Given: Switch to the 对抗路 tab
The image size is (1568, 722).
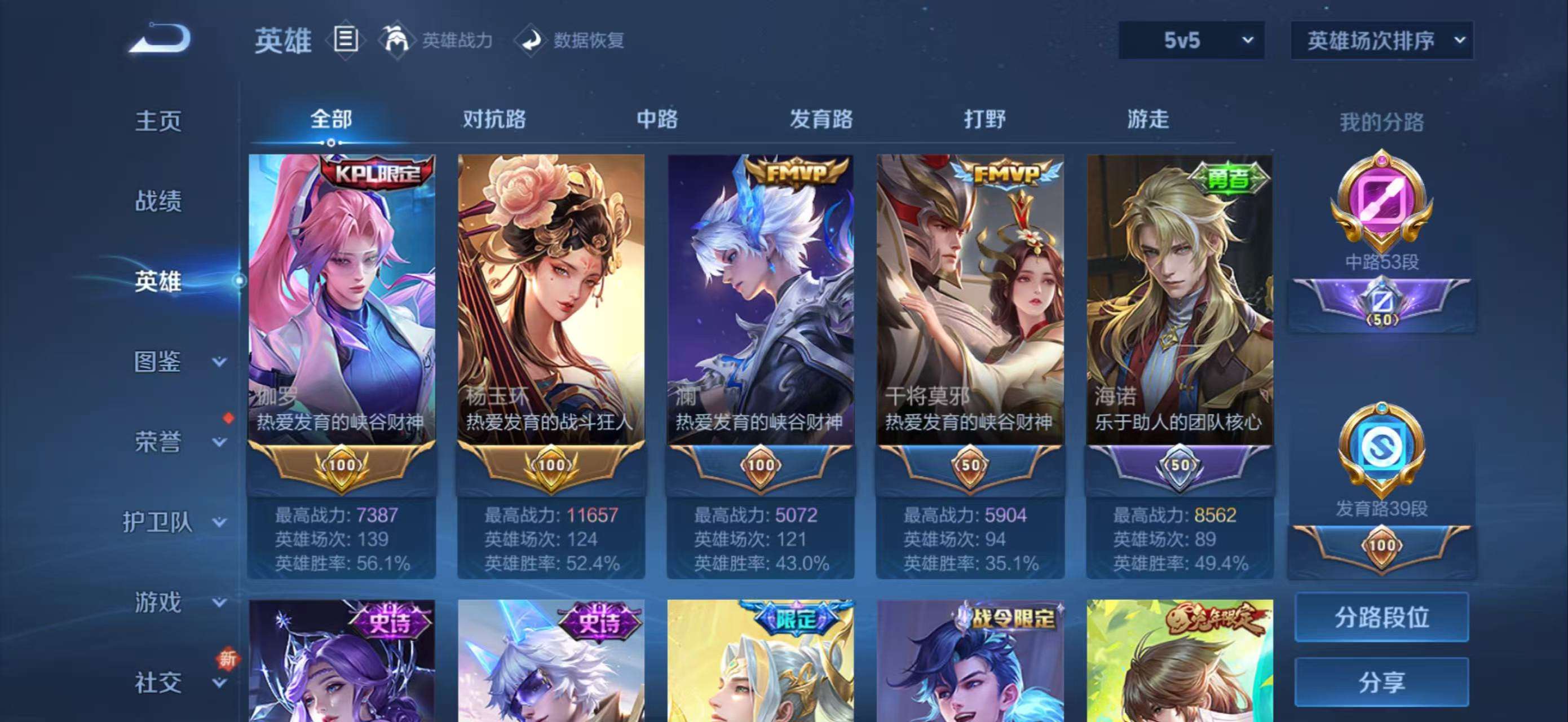Looking at the screenshot, I should click(x=494, y=118).
